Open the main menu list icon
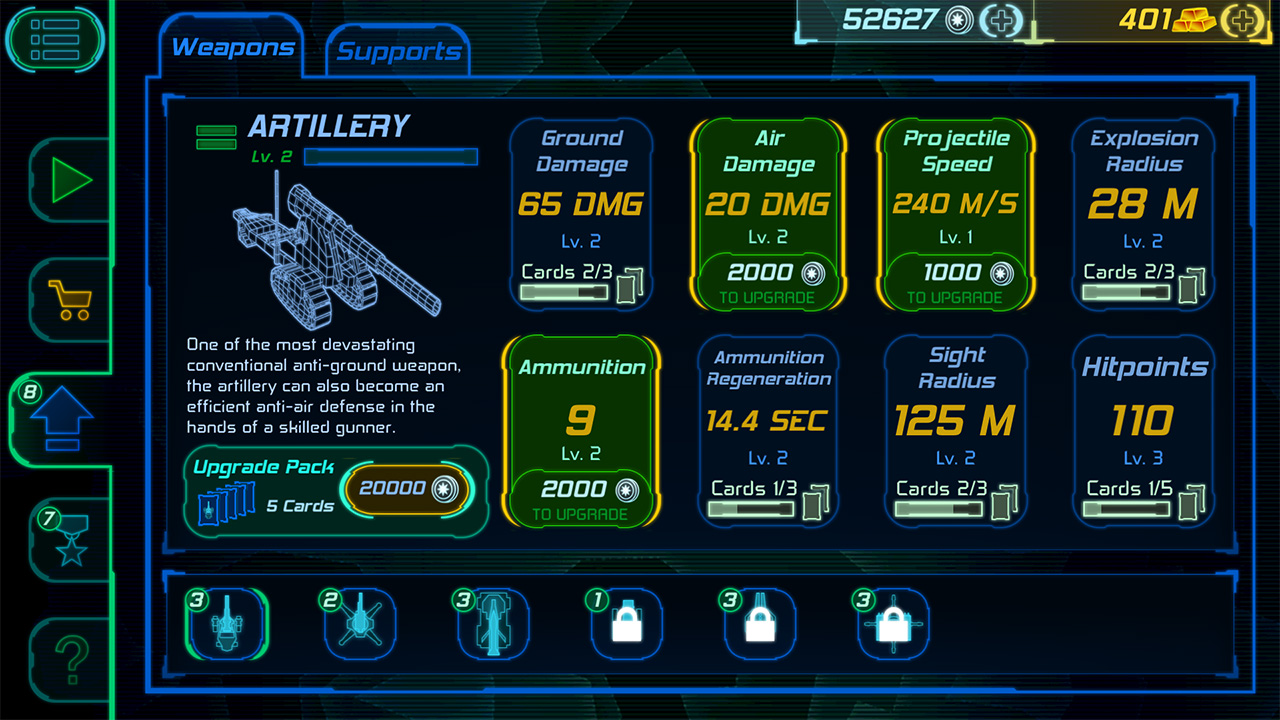This screenshot has width=1280, height=720. [55, 38]
